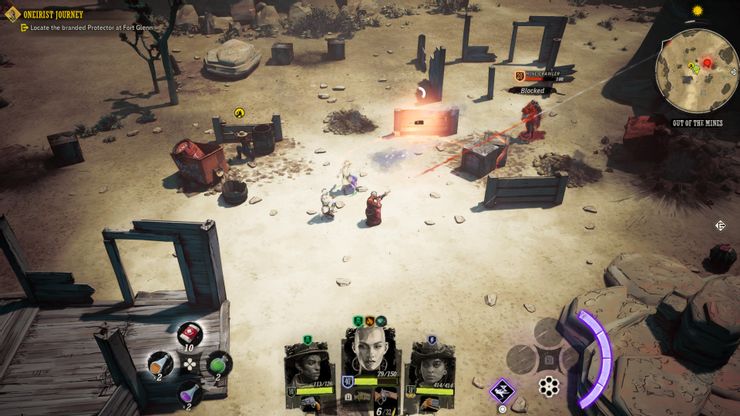Click the revolver cylinder ammo icon
The image size is (740, 416).
coord(548,386)
